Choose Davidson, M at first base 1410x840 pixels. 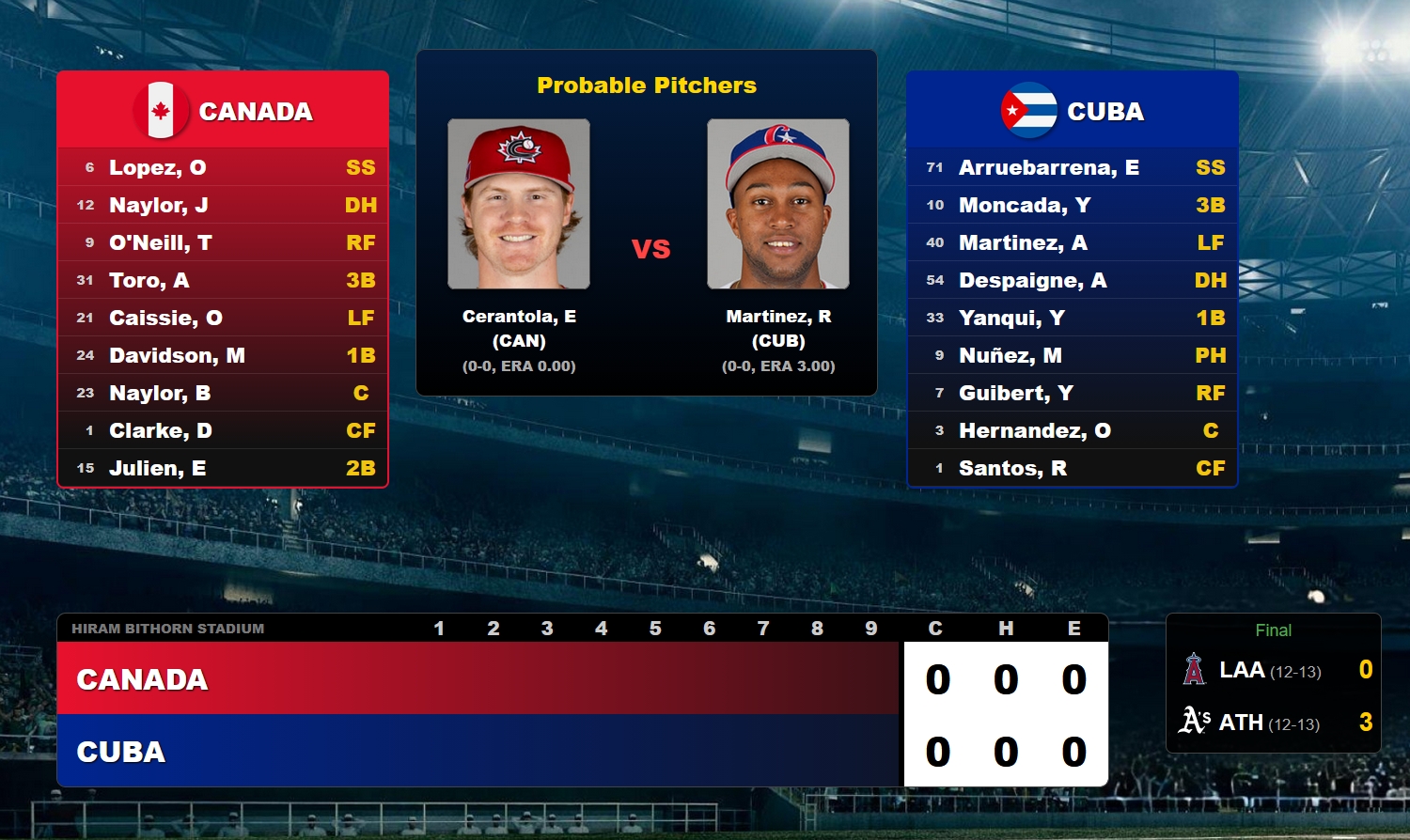(223, 355)
